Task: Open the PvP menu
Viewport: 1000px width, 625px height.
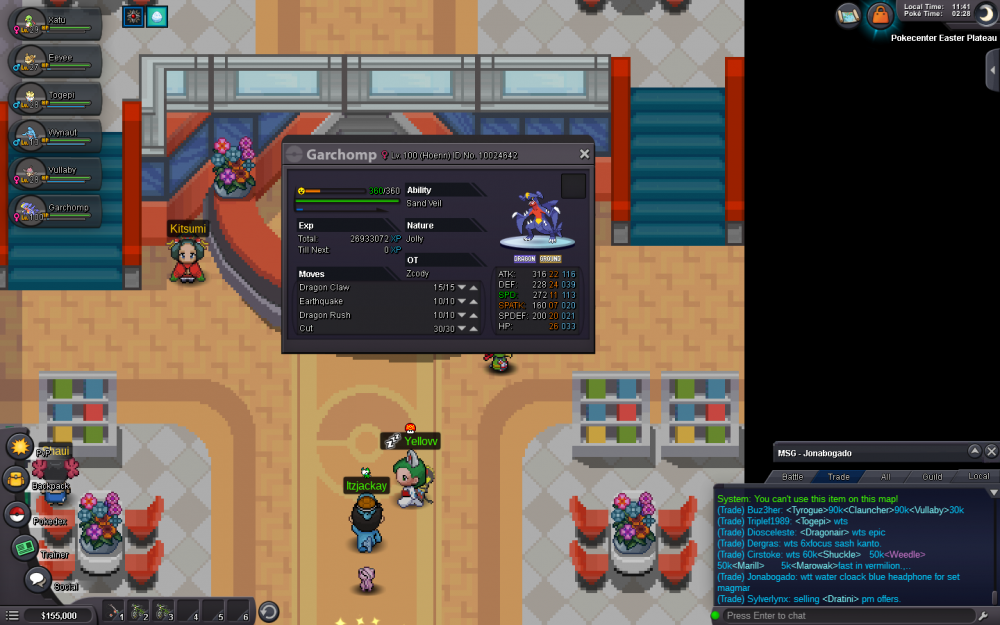Action: tap(20, 445)
